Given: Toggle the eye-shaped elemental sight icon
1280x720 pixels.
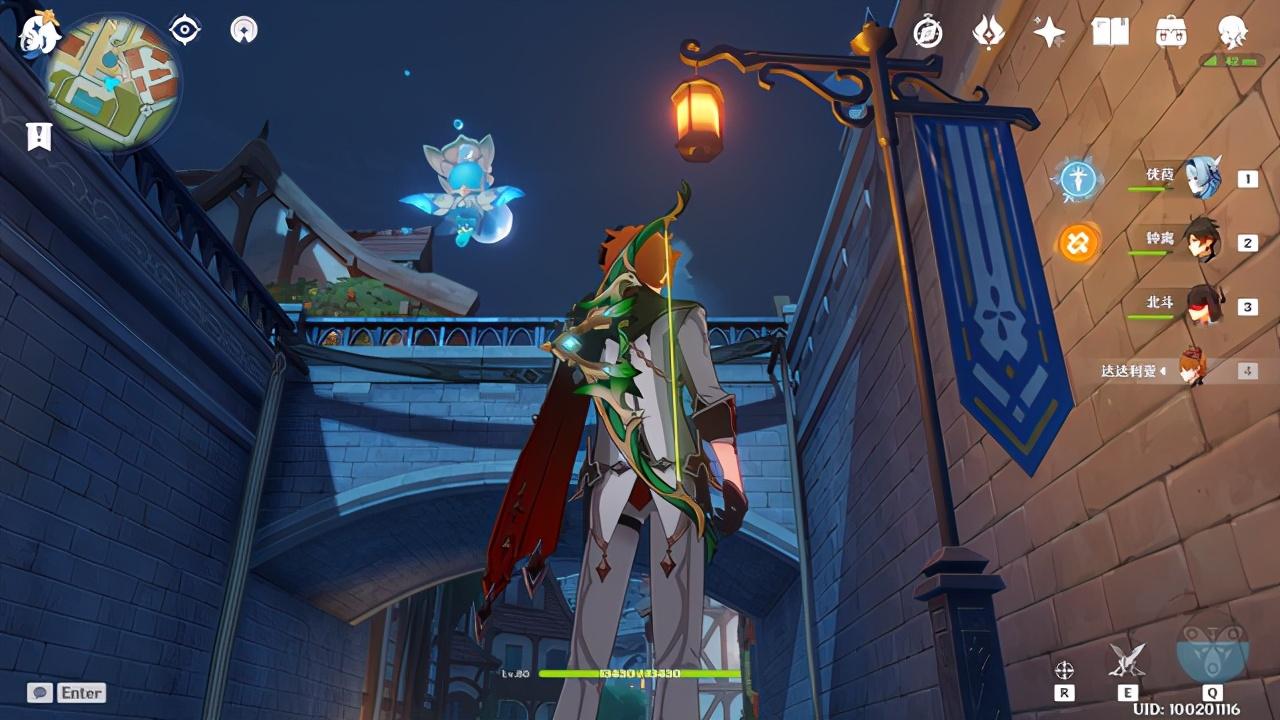Looking at the screenshot, I should pyautogui.click(x=185, y=30).
